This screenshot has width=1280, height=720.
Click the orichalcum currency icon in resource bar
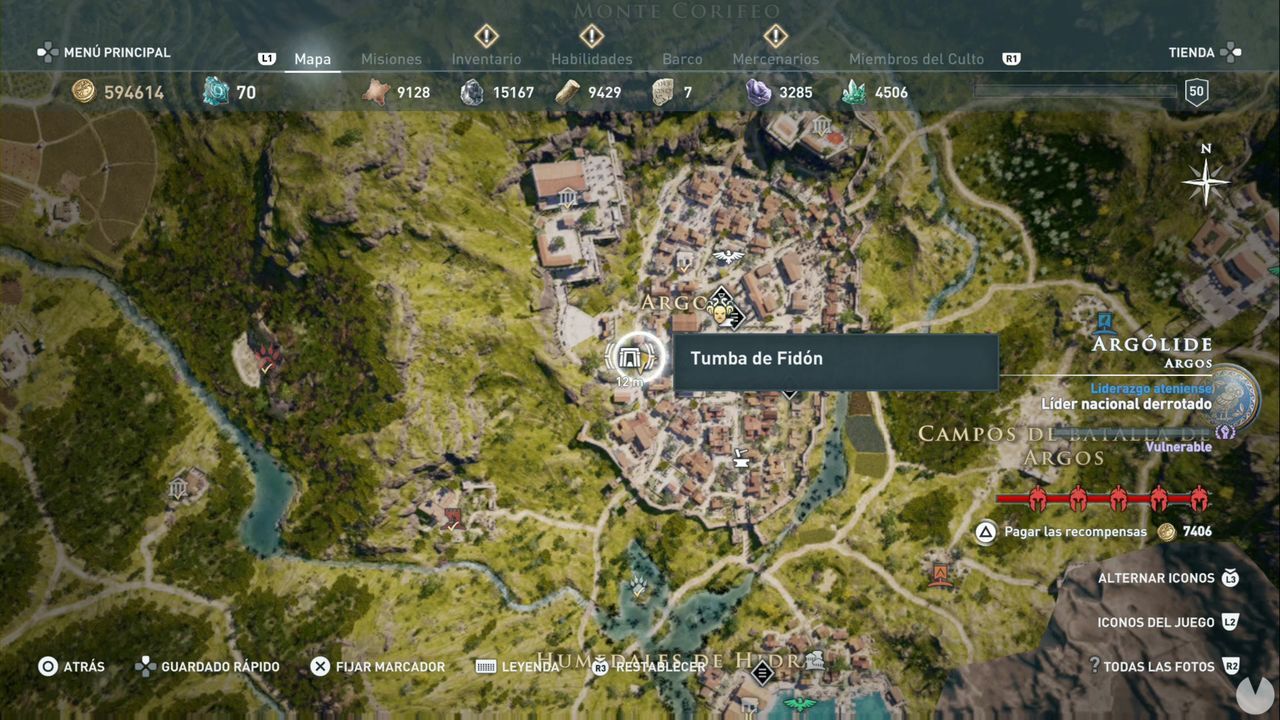coord(218,91)
